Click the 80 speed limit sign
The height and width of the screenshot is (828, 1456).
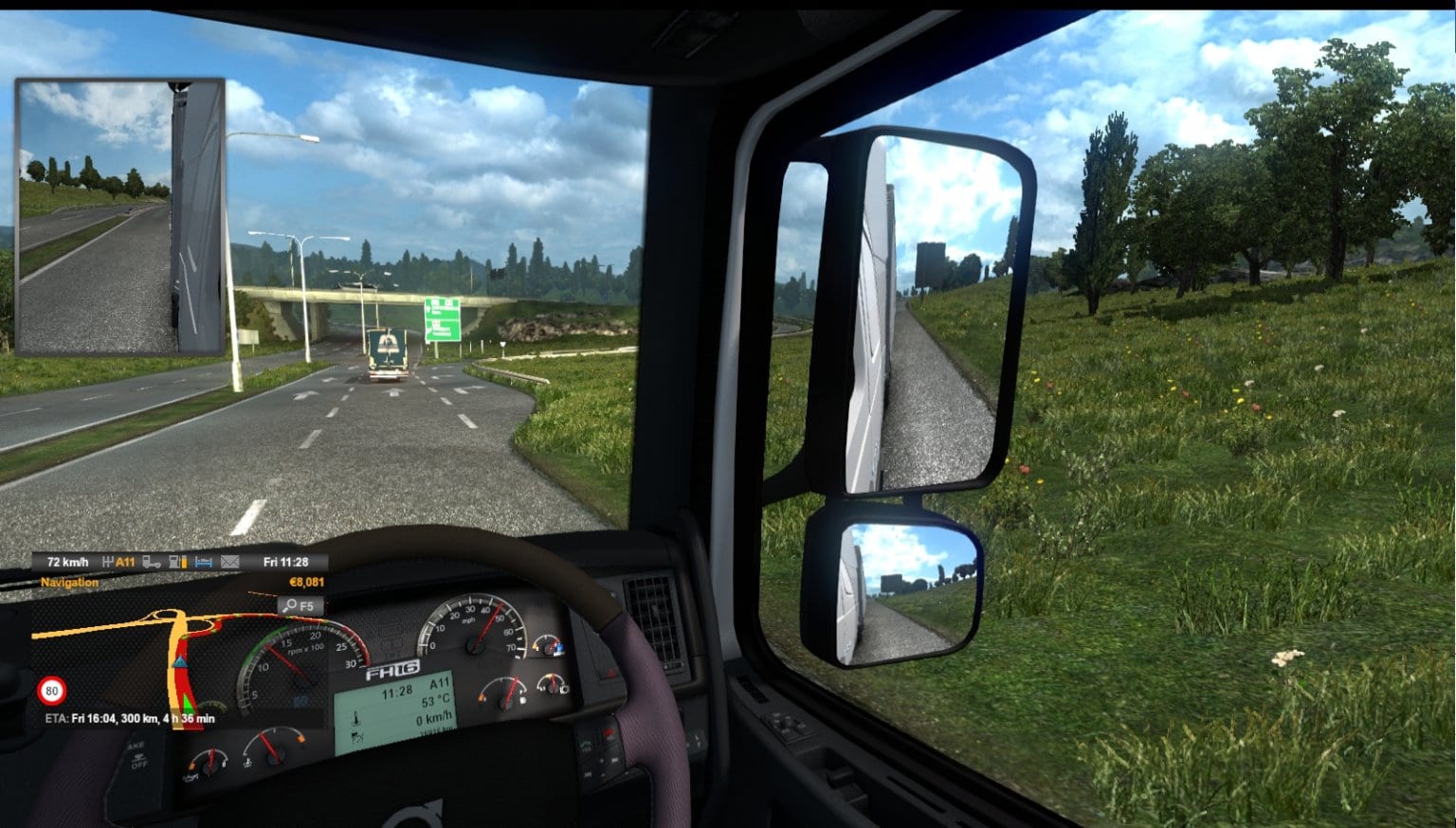53,690
